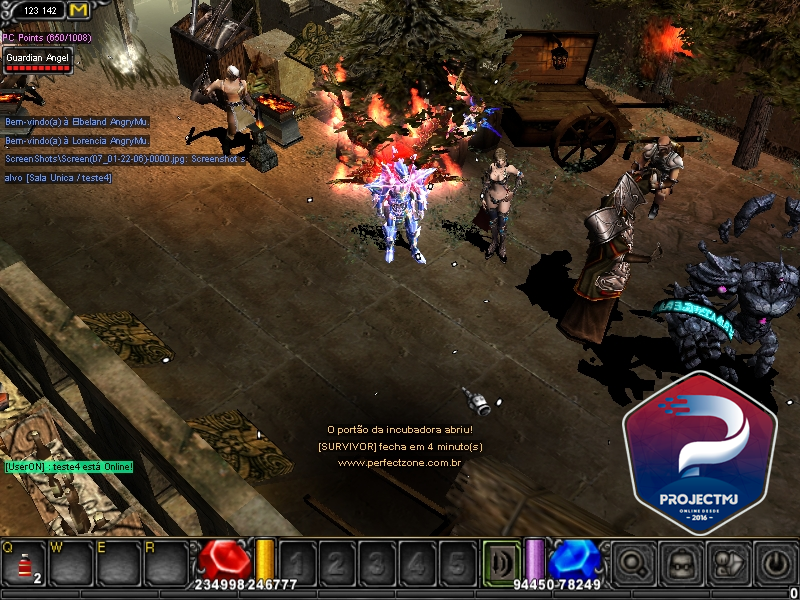Use the red potion in the Q slot
Screen dimensions: 800x600
pyautogui.click(x=22, y=564)
